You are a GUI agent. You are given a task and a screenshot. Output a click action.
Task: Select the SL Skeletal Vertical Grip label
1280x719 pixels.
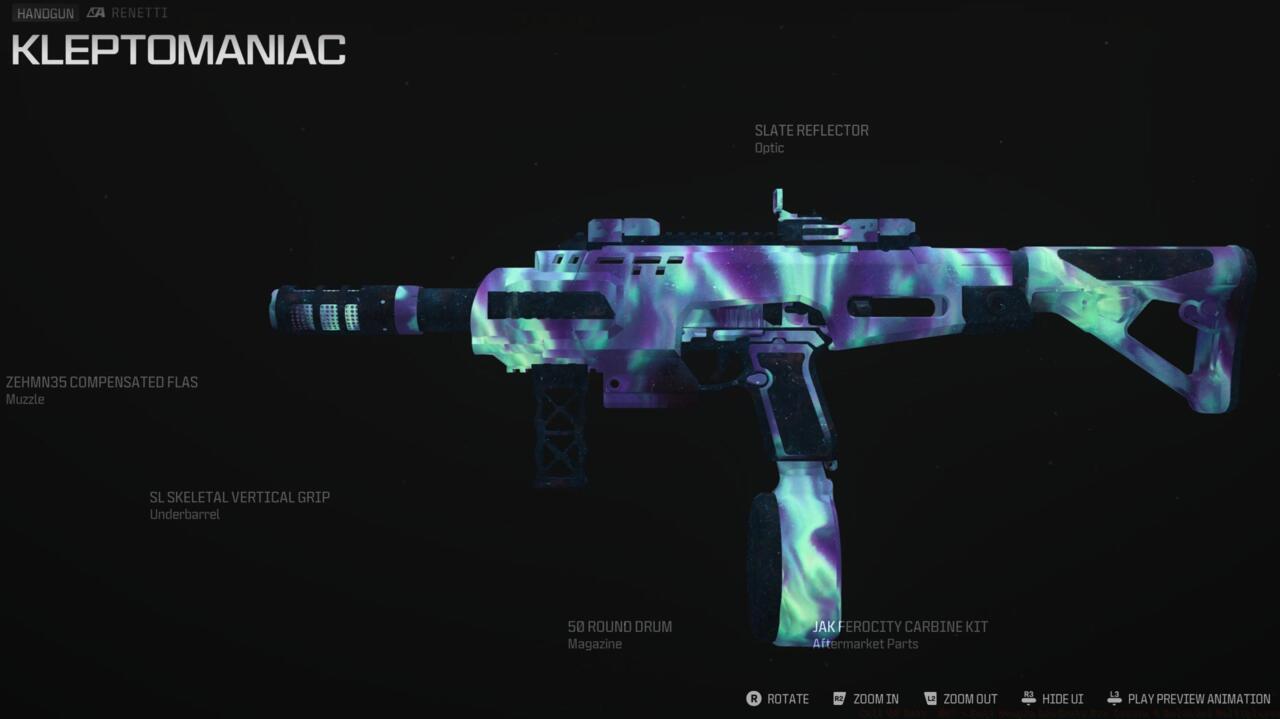(x=239, y=498)
